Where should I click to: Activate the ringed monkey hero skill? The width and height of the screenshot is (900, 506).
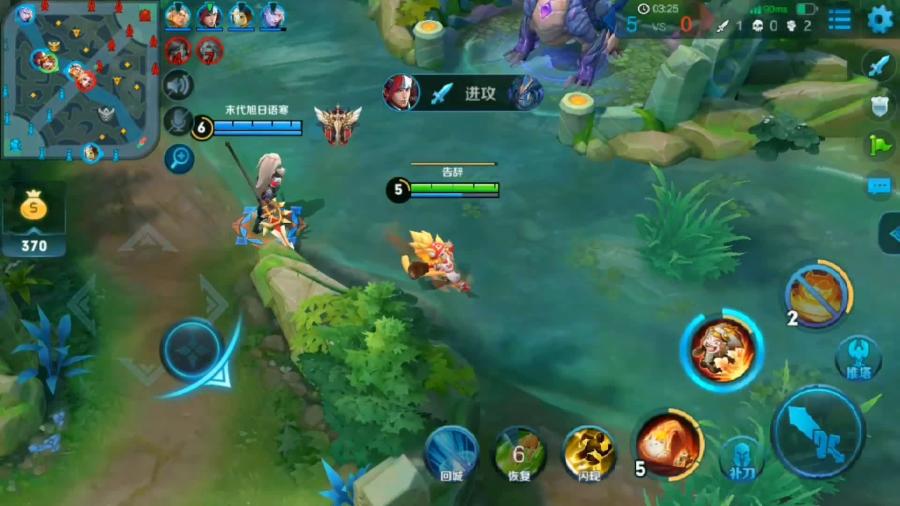tap(721, 350)
